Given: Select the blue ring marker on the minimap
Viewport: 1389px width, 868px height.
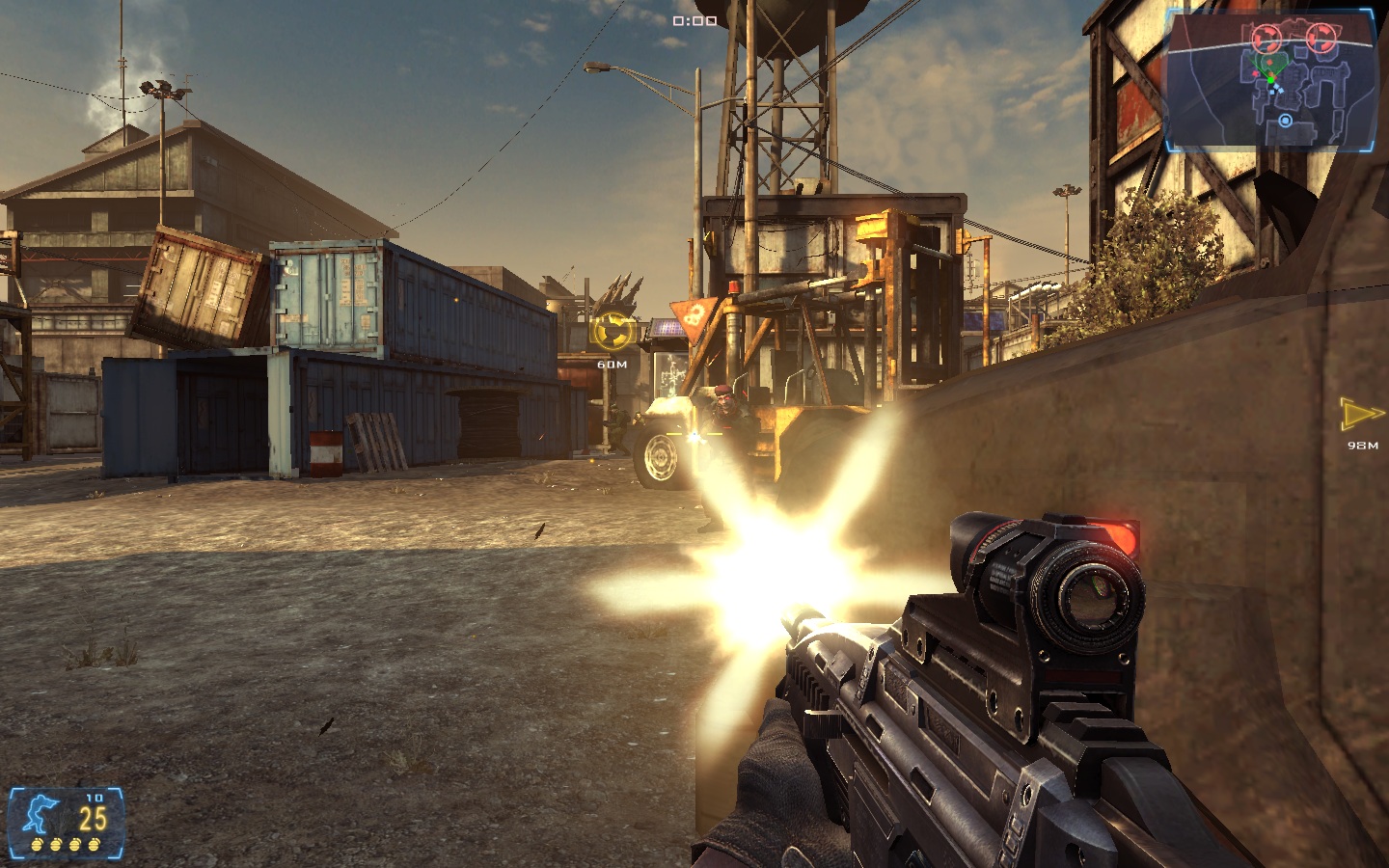Looking at the screenshot, I should (x=1285, y=121).
